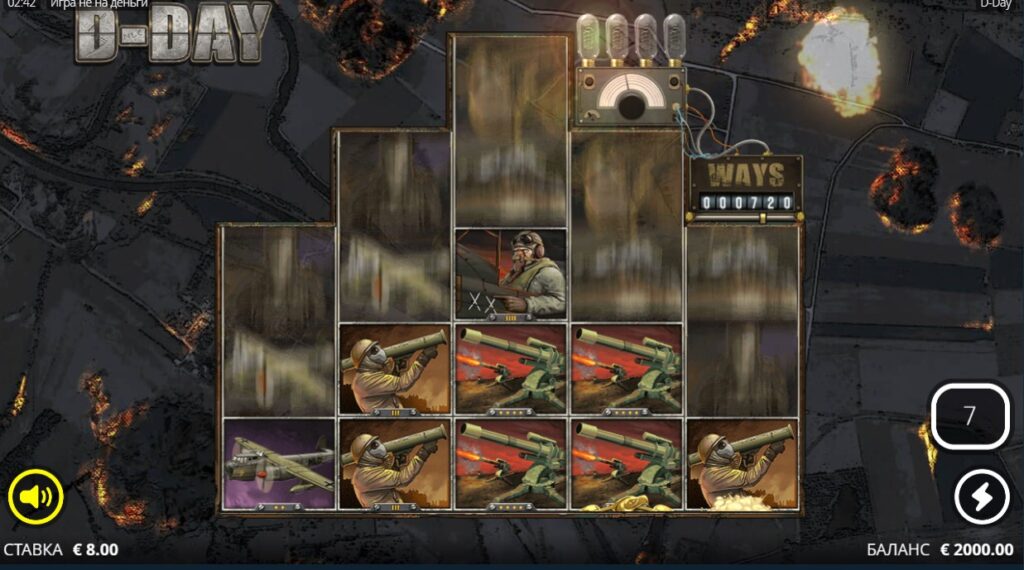
Task: Click the autoplay counter showing 7
Action: (x=969, y=416)
